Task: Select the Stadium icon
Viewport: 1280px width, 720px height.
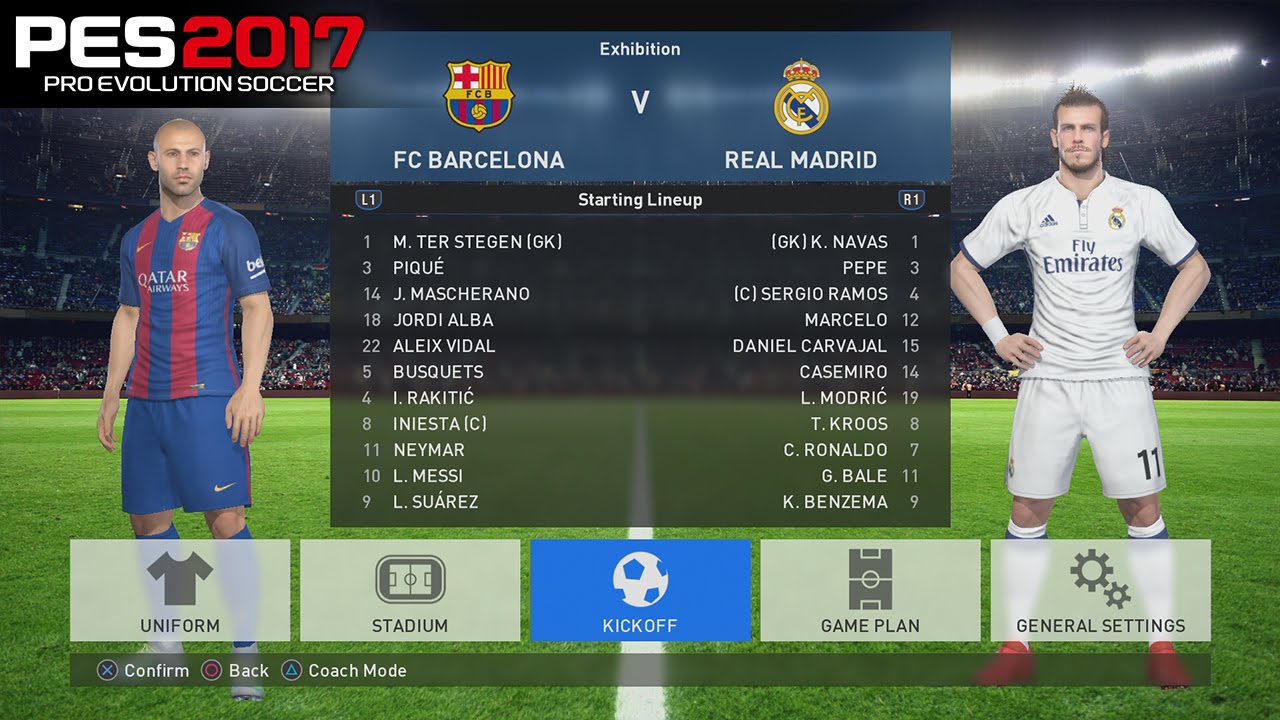Action: (x=410, y=578)
